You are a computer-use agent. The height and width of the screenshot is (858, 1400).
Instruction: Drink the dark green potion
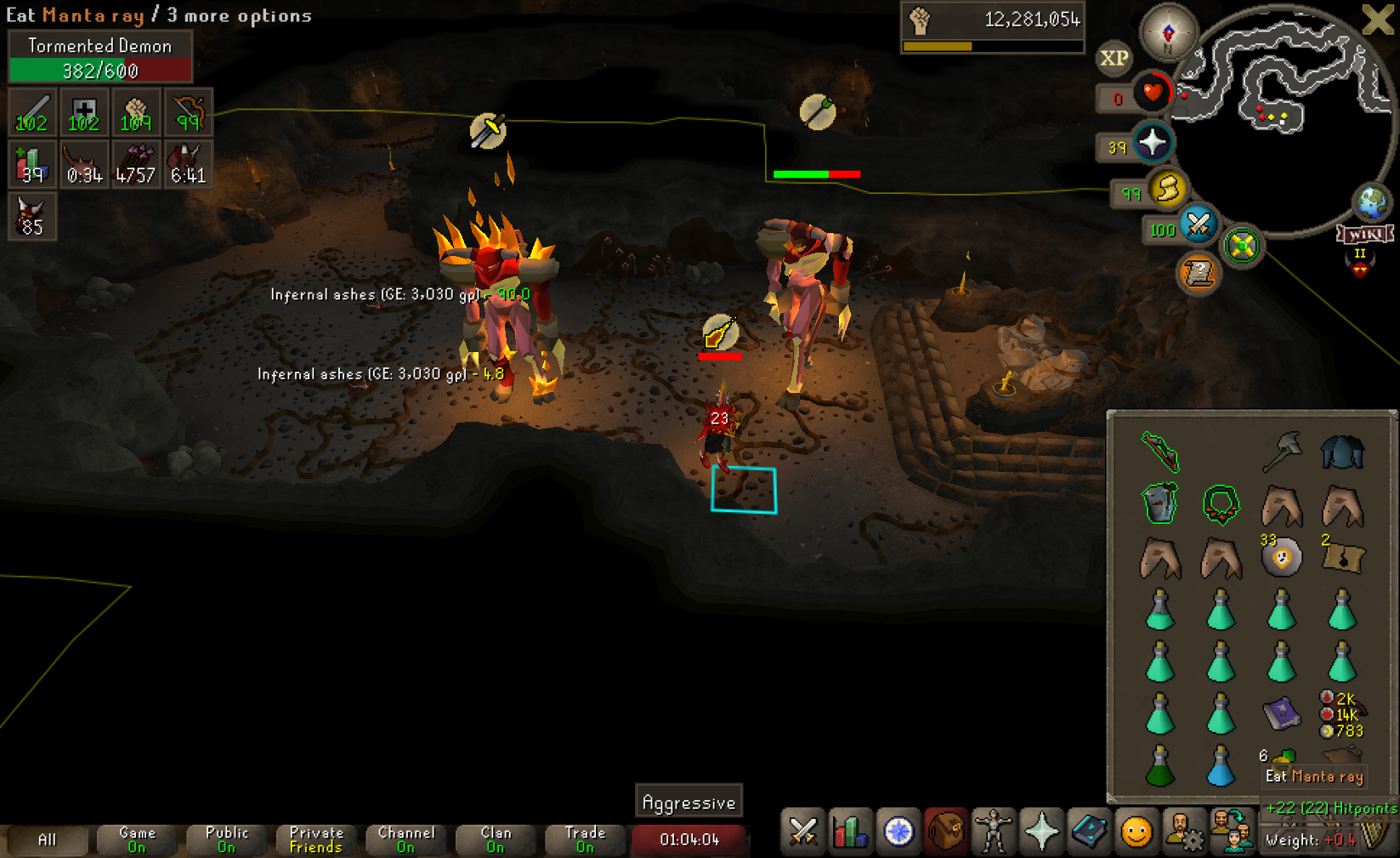(1160, 766)
